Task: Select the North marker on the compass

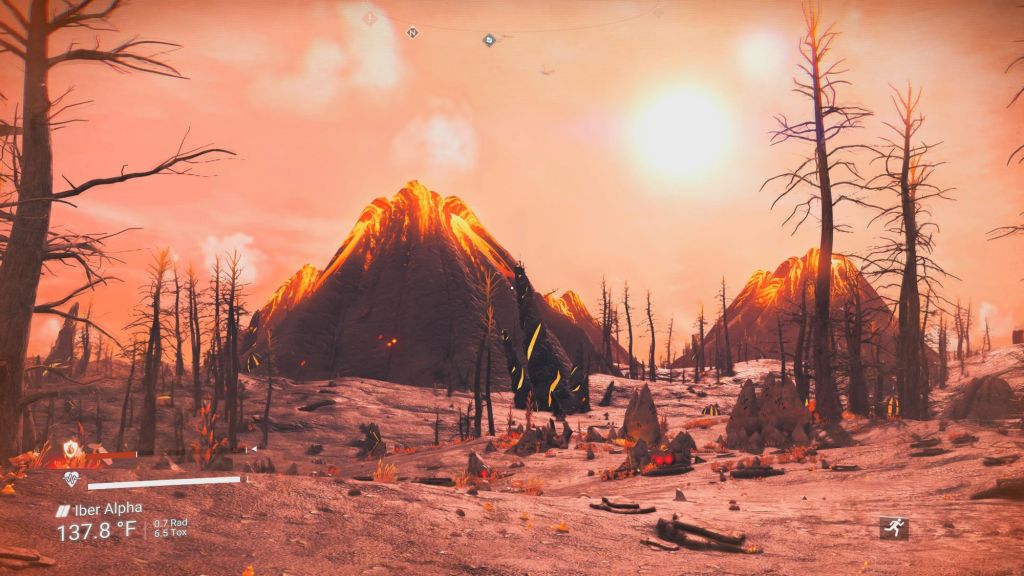Action: [x=412, y=32]
